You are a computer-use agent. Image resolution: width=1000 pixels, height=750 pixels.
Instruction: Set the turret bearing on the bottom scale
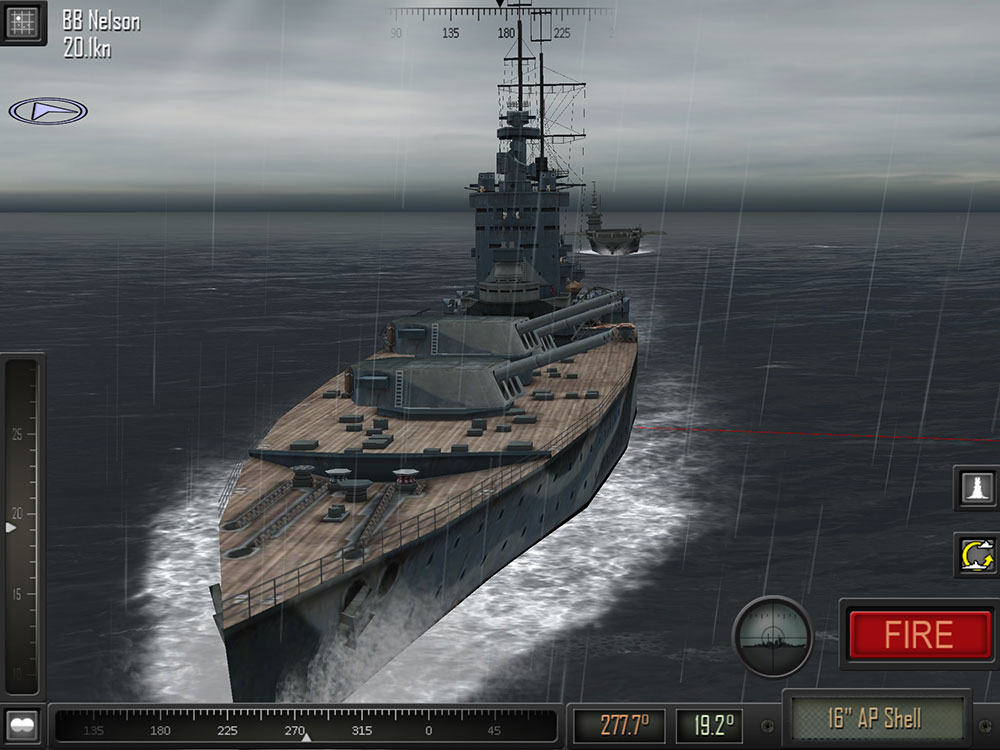click(x=305, y=726)
